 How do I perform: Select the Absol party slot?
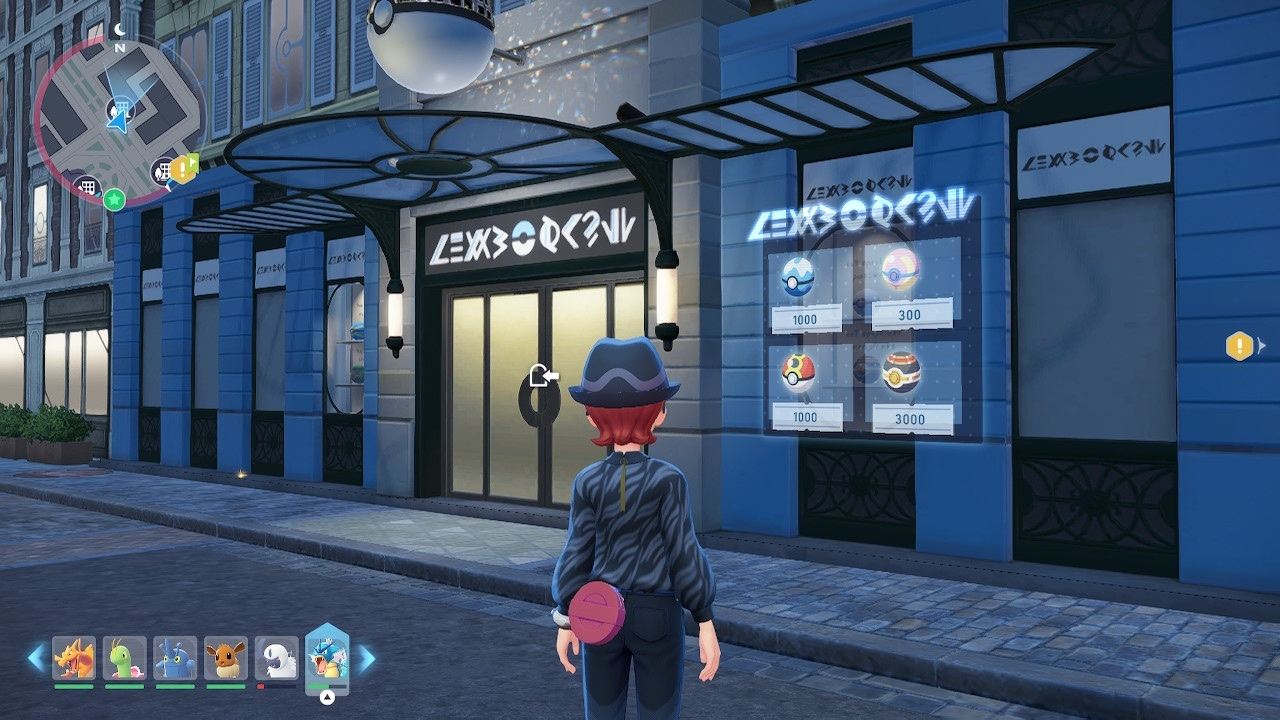[x=276, y=658]
